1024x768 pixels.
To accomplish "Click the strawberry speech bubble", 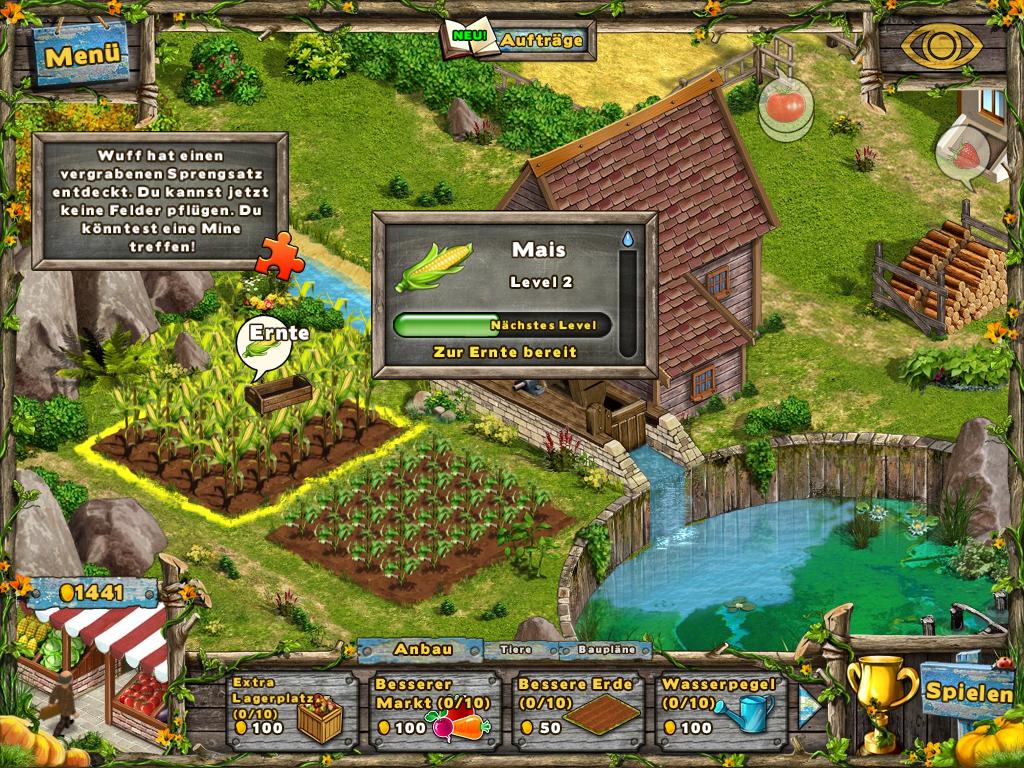I will coord(964,156).
